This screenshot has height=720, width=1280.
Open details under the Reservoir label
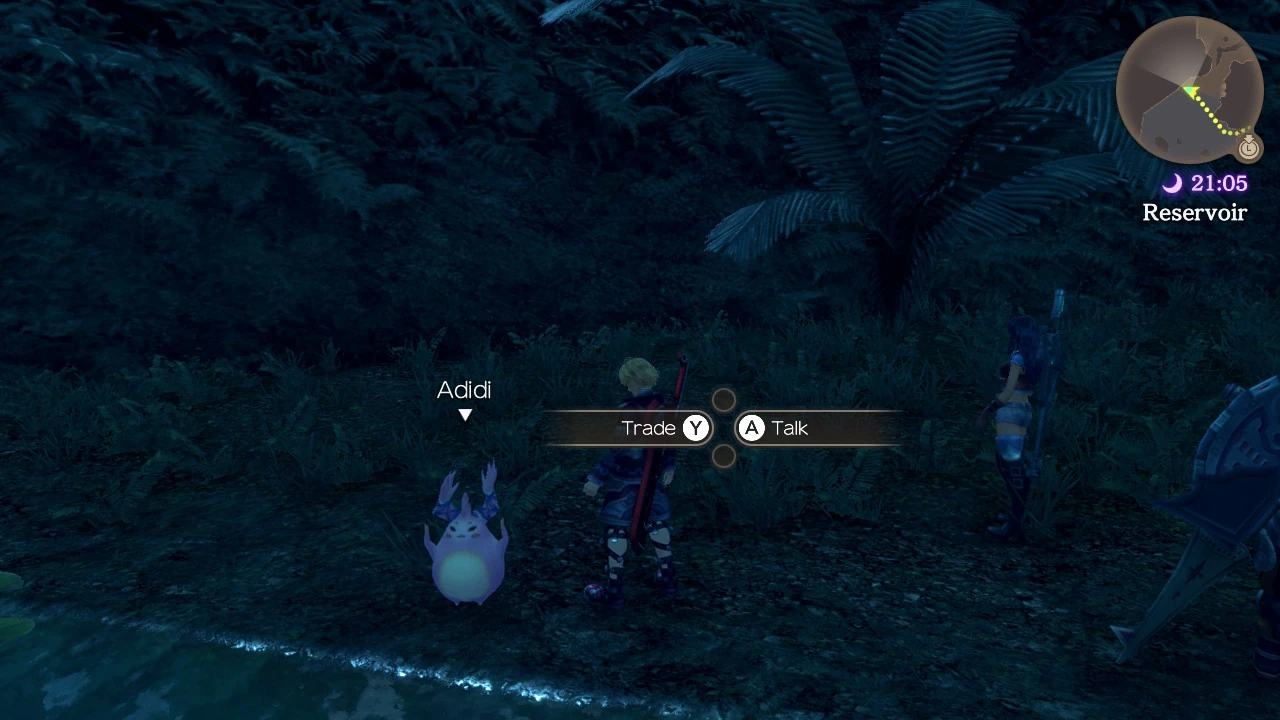pos(1194,212)
